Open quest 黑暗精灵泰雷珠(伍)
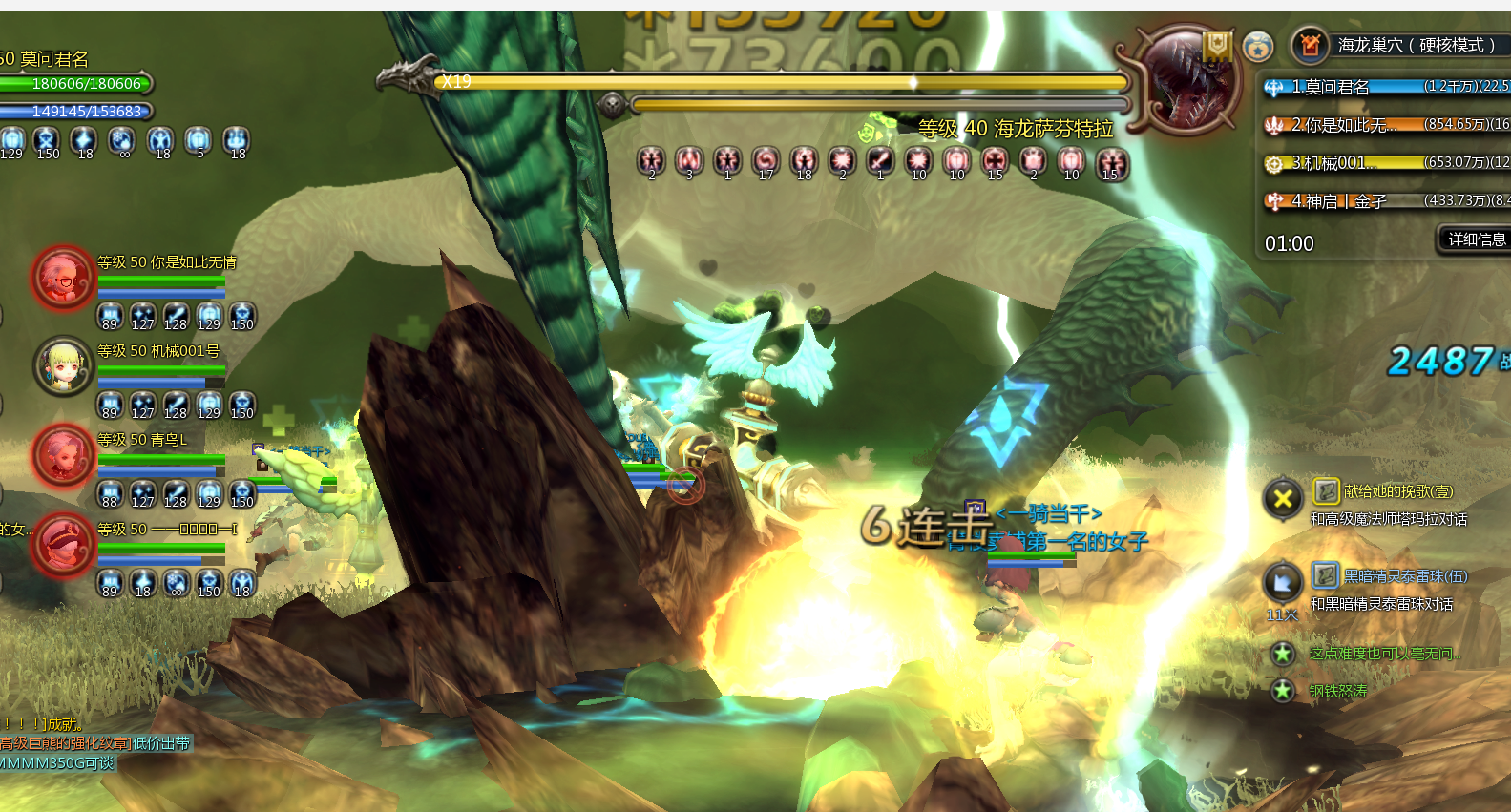The width and height of the screenshot is (1511, 812). click(1404, 576)
